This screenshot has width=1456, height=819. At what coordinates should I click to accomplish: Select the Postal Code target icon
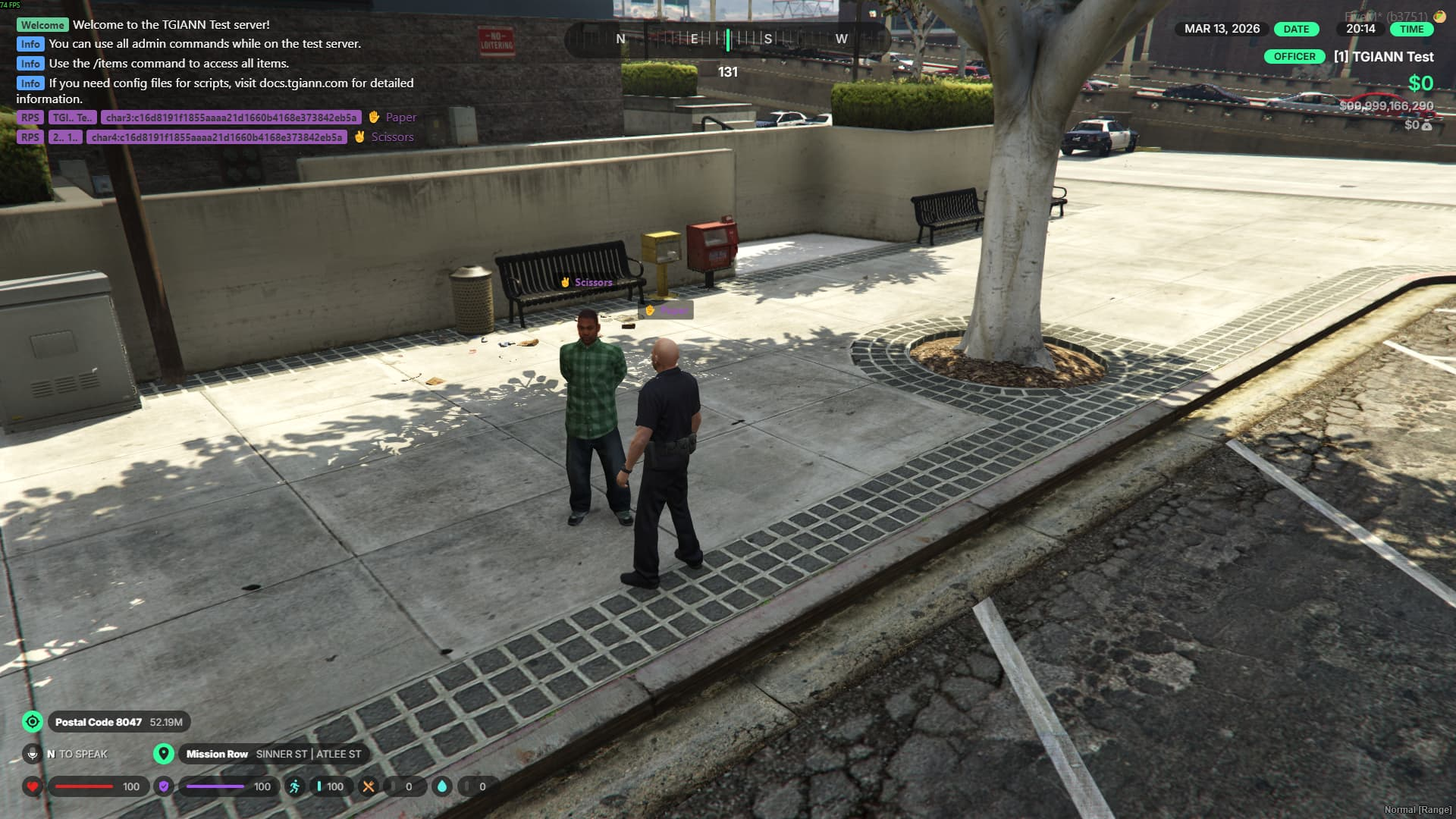(x=33, y=722)
